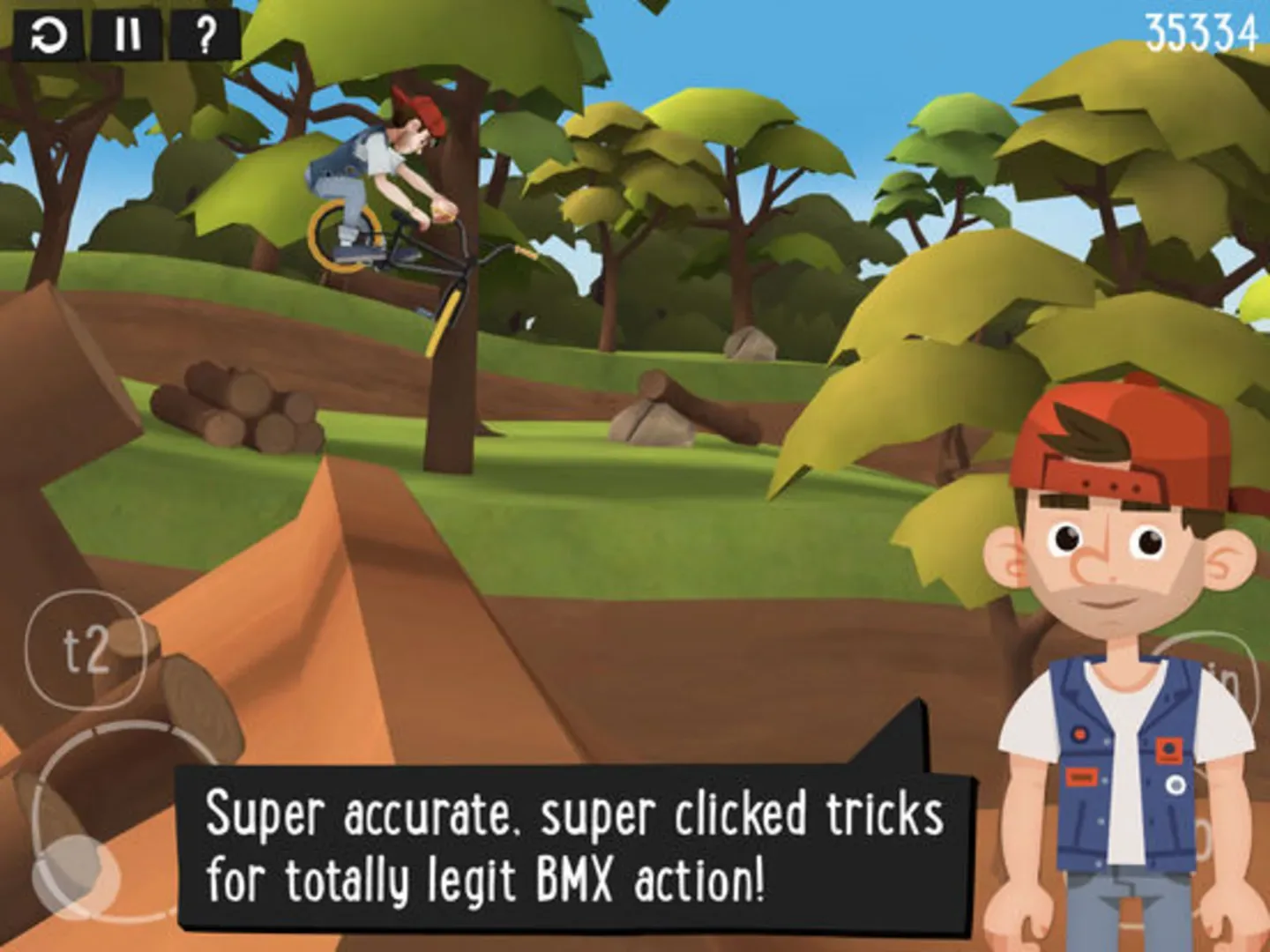Toggle the t2 control indicator
This screenshot has width=1270, height=952.
tap(88, 651)
